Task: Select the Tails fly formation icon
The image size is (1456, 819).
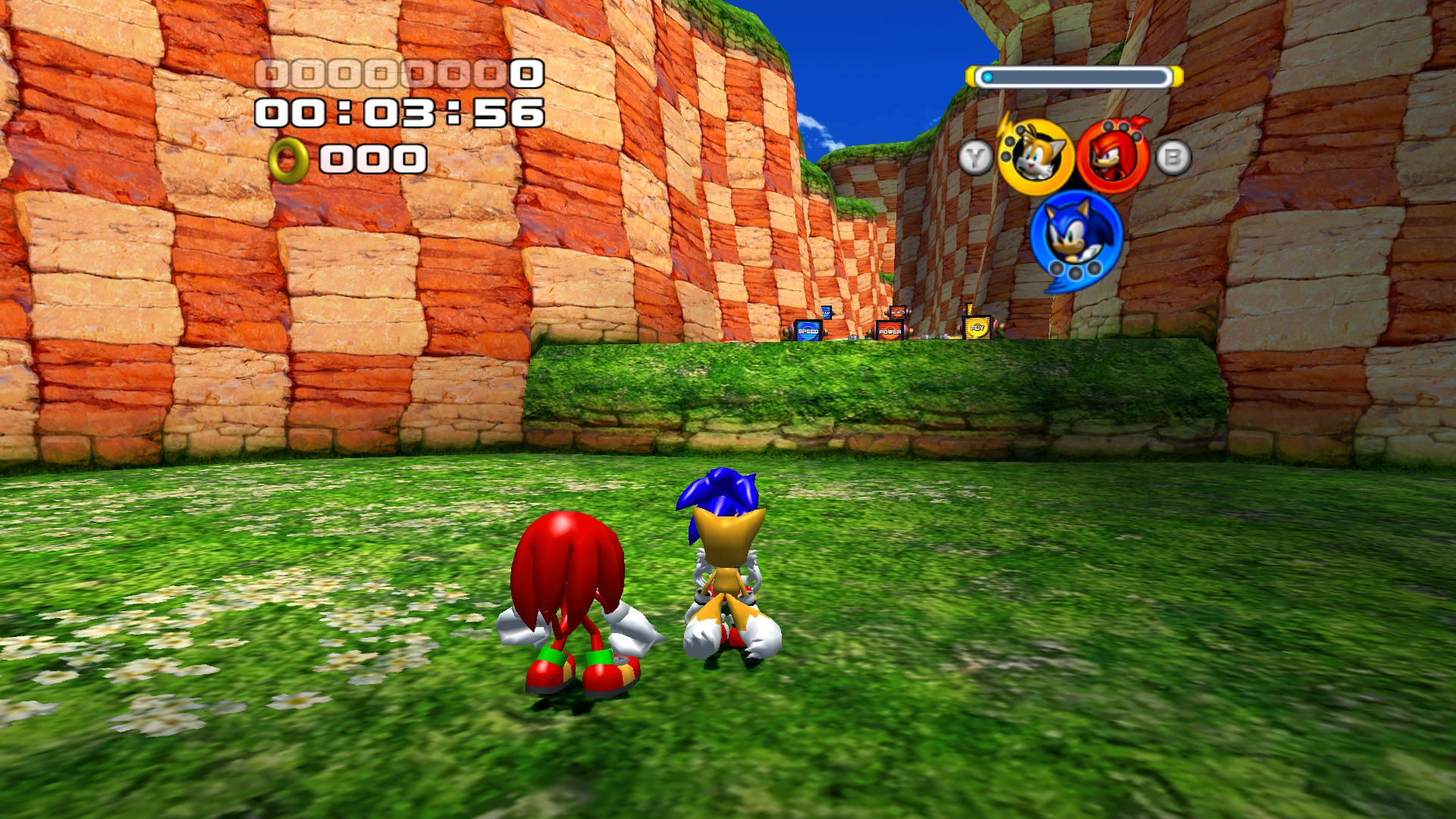Action: (x=1034, y=158)
